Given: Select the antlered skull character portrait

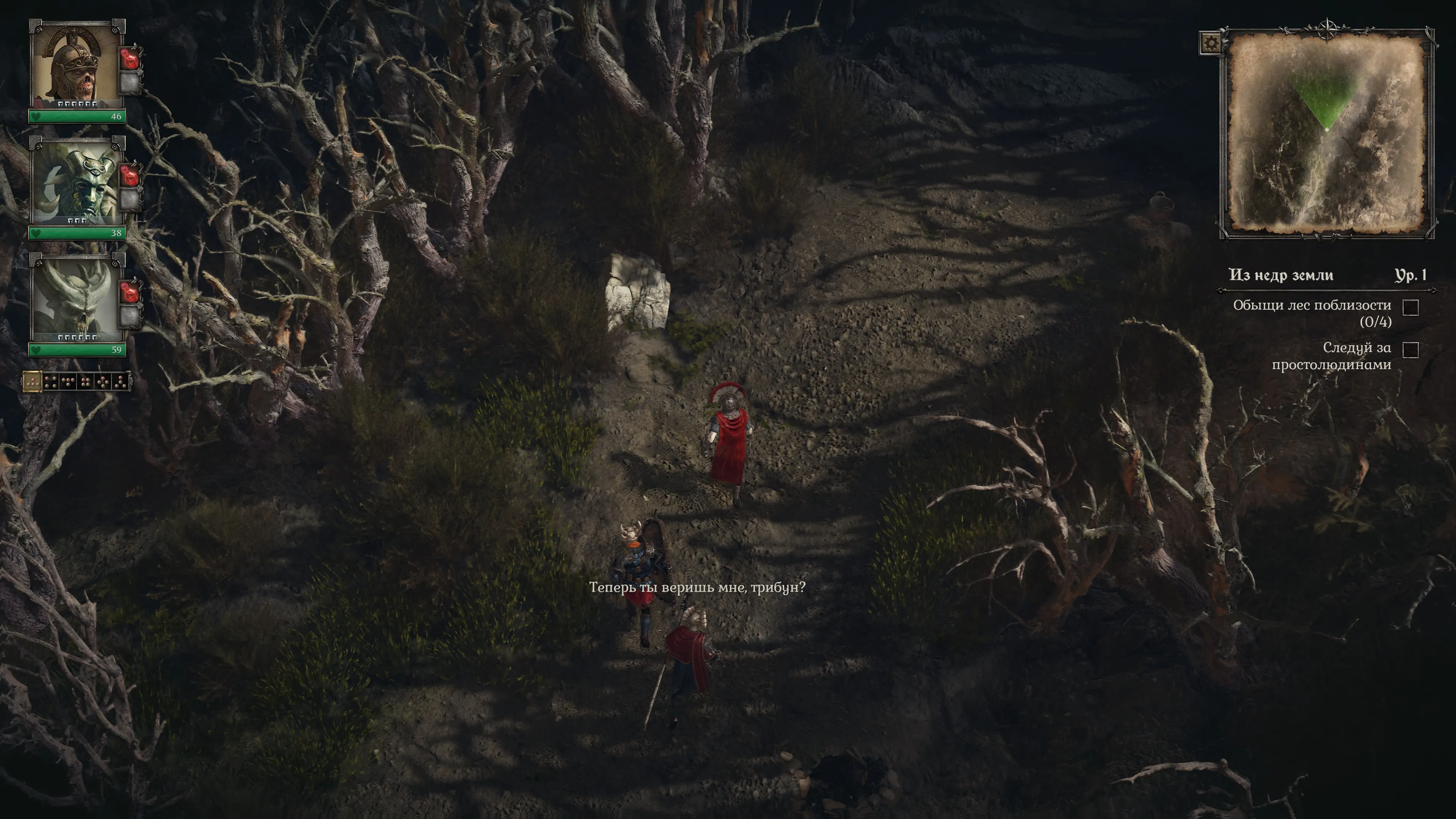Looking at the screenshot, I should (x=76, y=300).
